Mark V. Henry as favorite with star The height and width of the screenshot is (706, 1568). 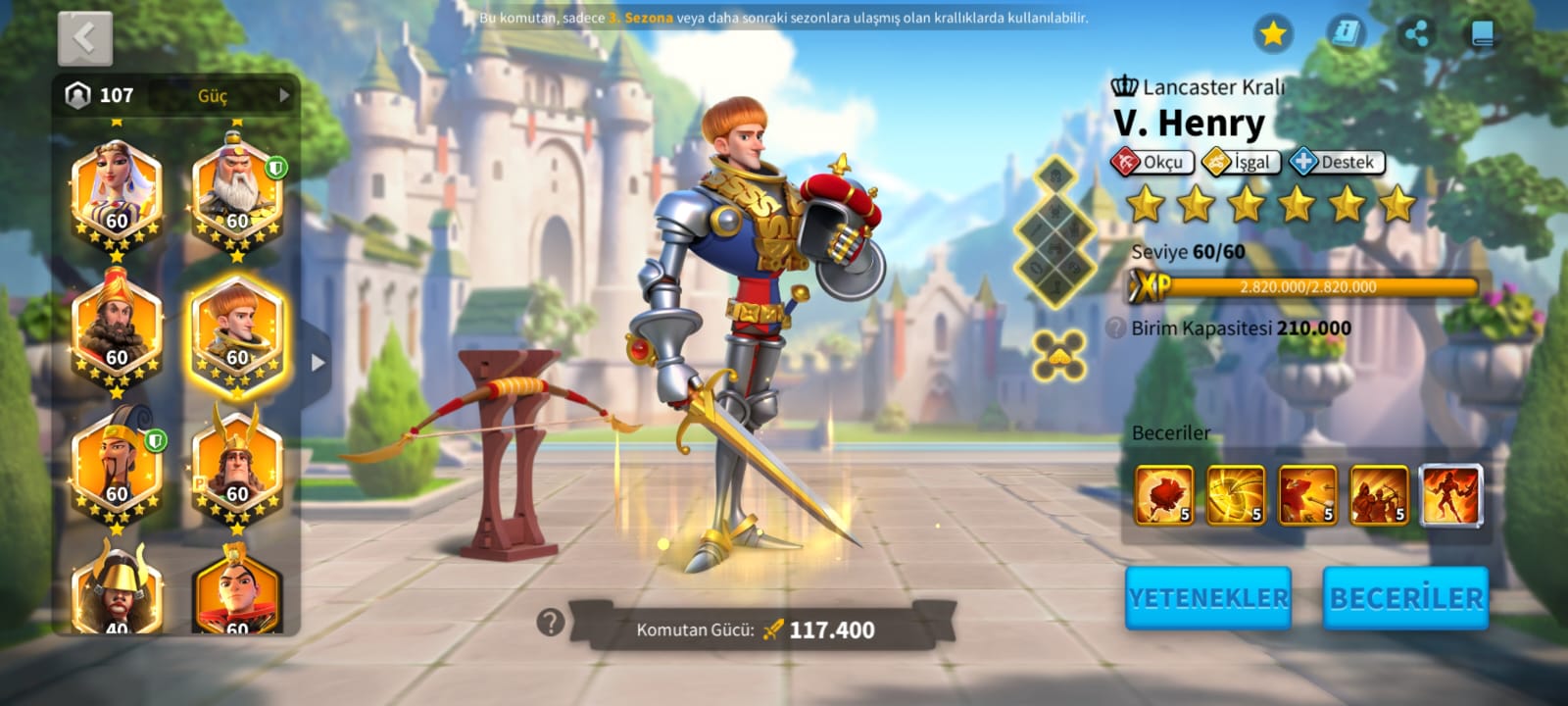[x=1273, y=34]
